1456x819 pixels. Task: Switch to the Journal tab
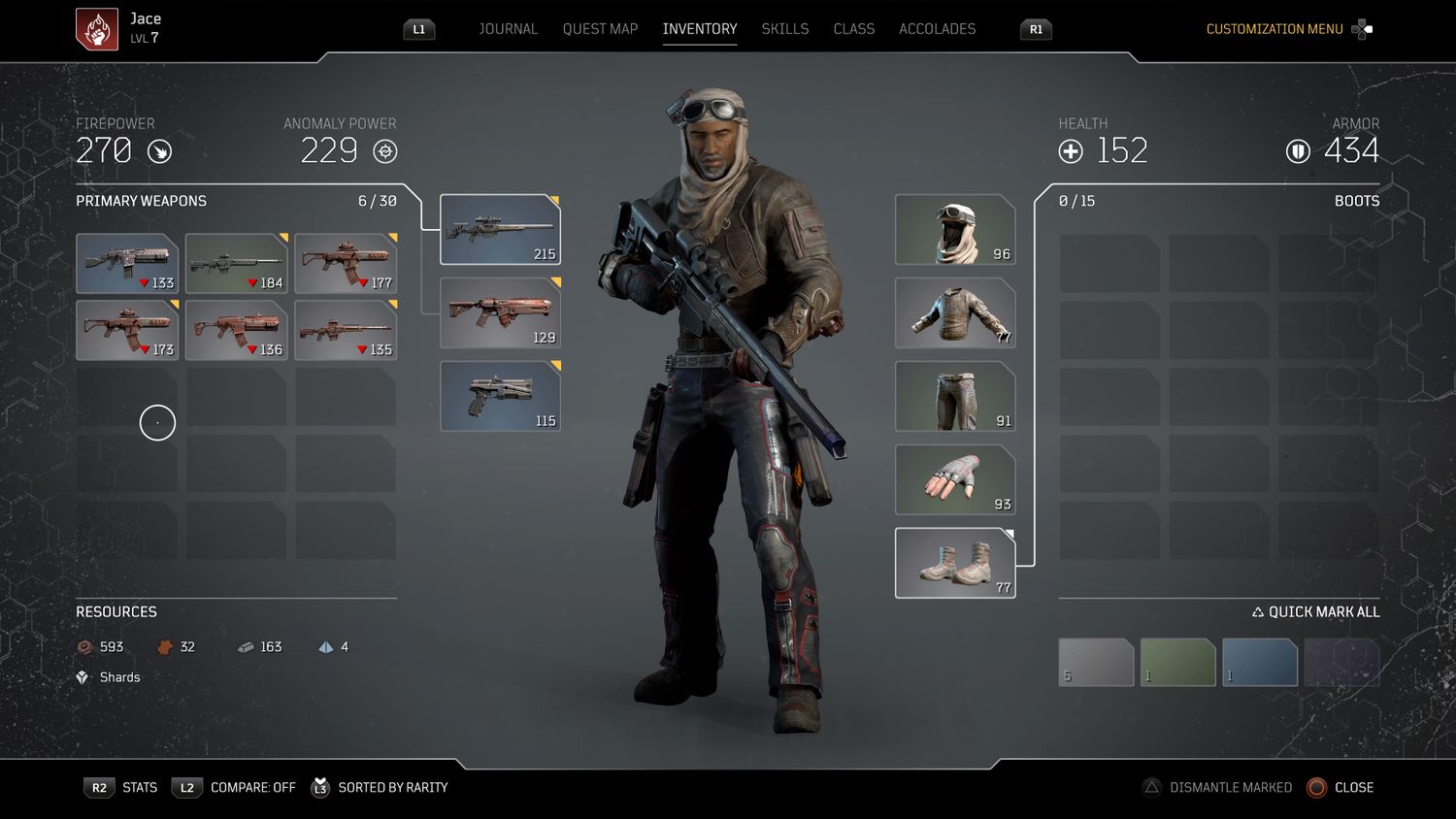[508, 29]
